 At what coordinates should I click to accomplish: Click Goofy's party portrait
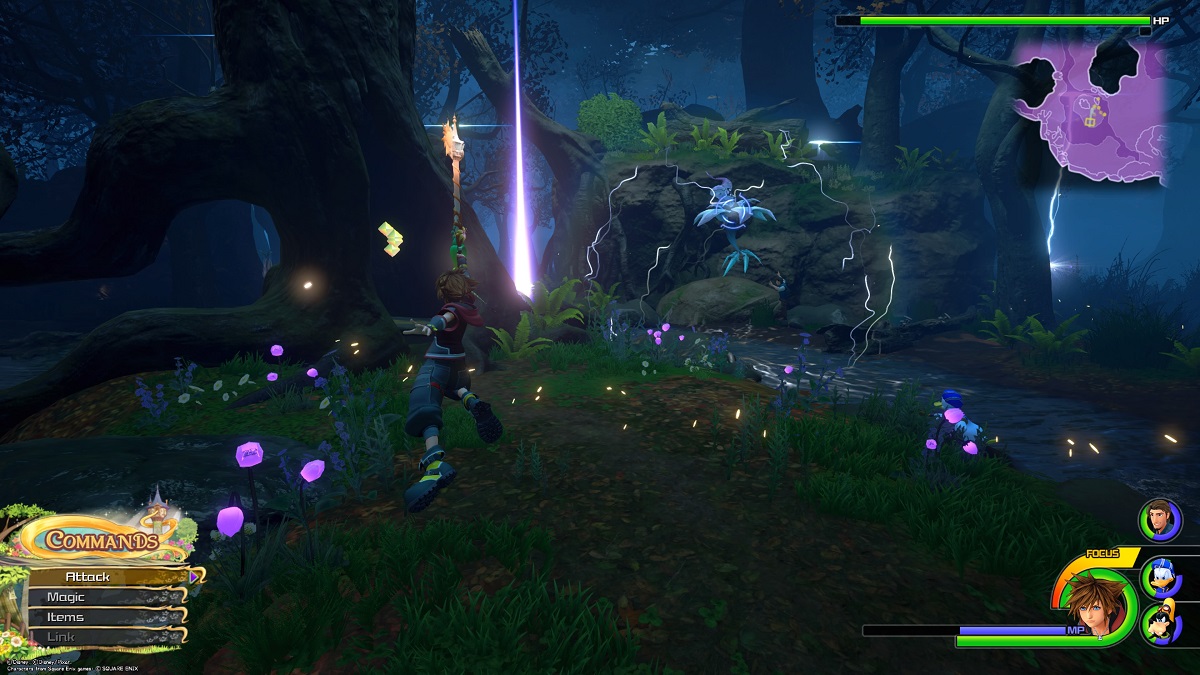1161,623
